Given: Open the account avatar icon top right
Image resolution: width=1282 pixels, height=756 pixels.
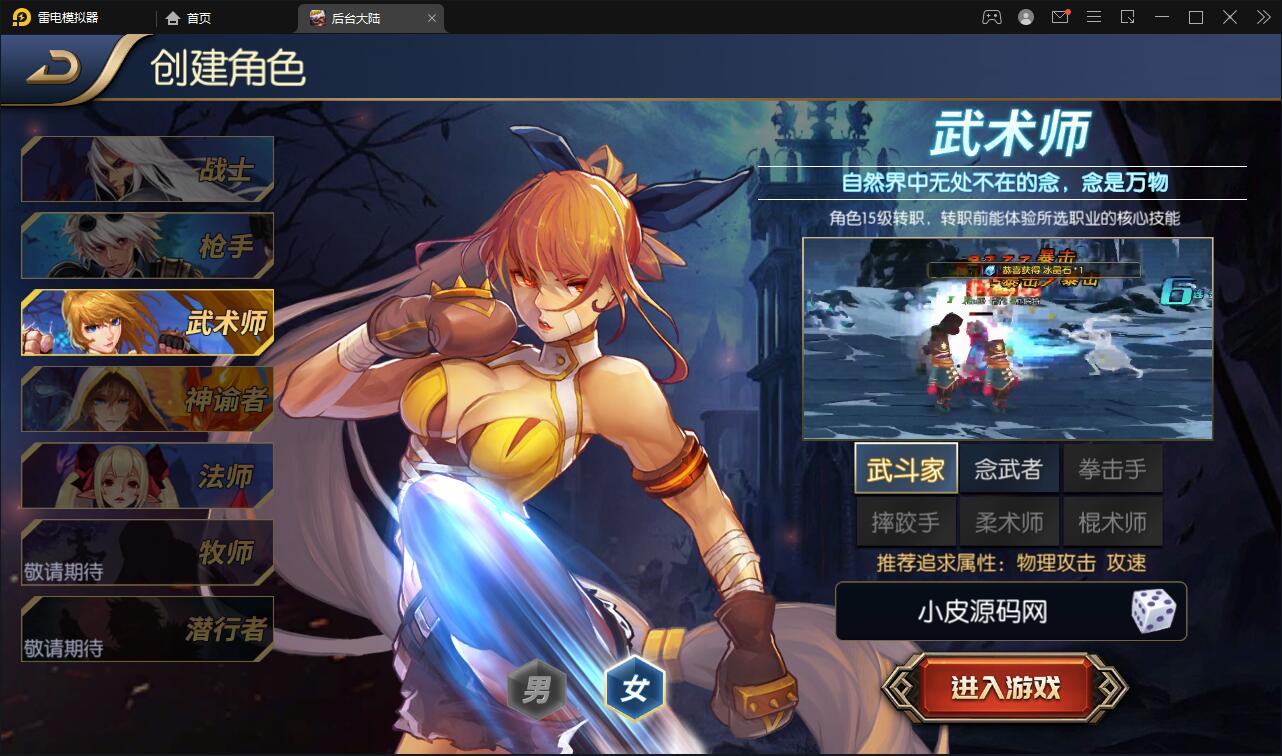Looking at the screenshot, I should (1024, 17).
